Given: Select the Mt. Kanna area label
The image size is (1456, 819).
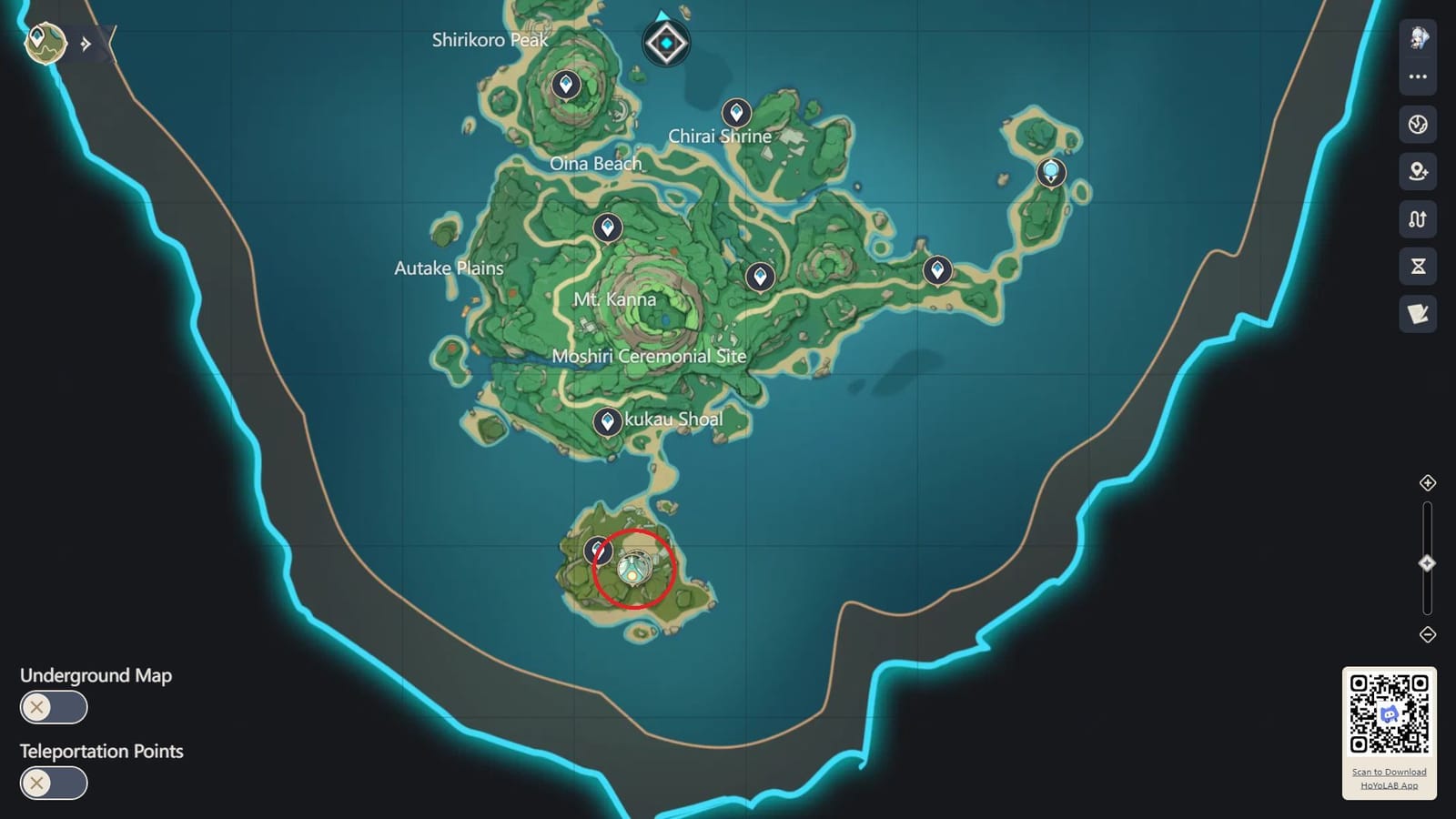Looking at the screenshot, I should tap(616, 298).
